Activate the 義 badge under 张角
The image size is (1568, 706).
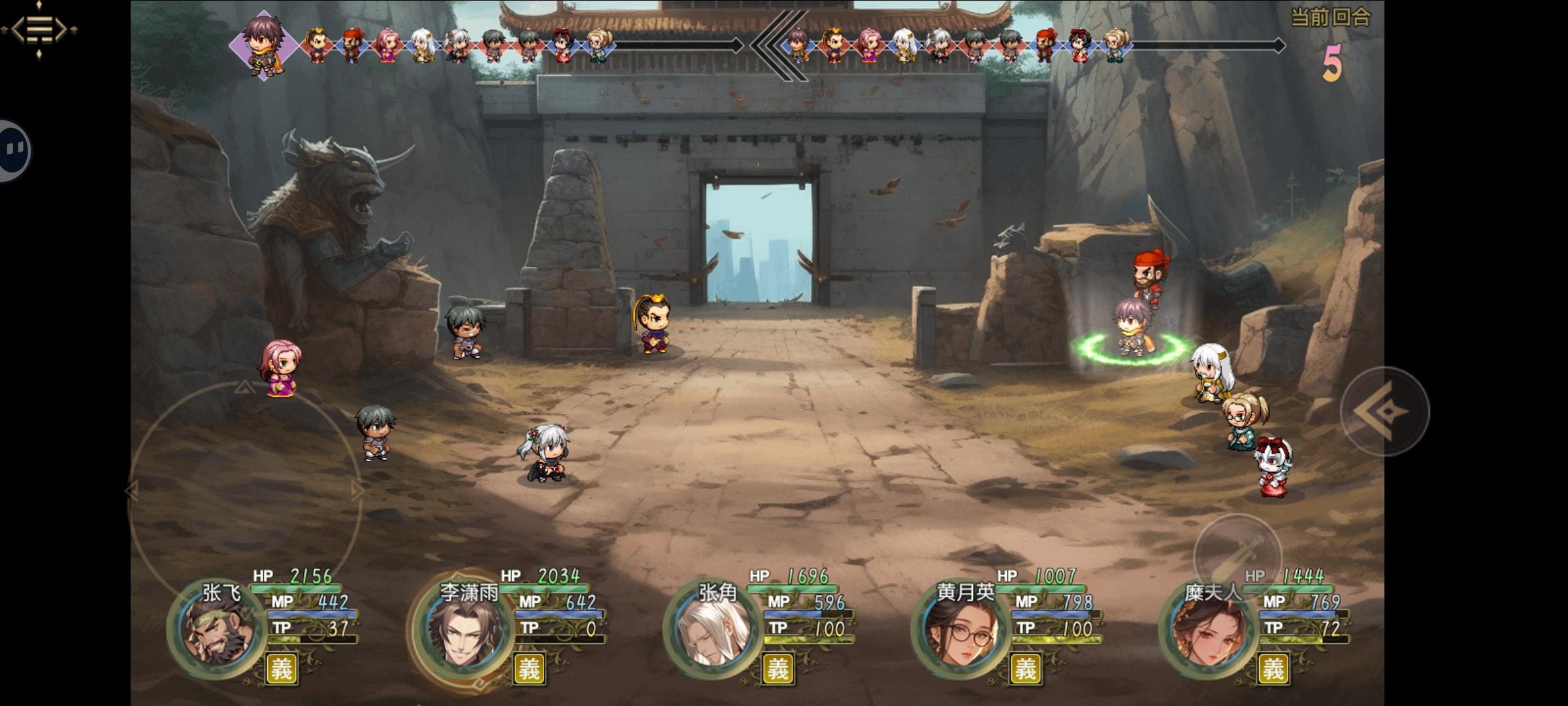tap(777, 669)
